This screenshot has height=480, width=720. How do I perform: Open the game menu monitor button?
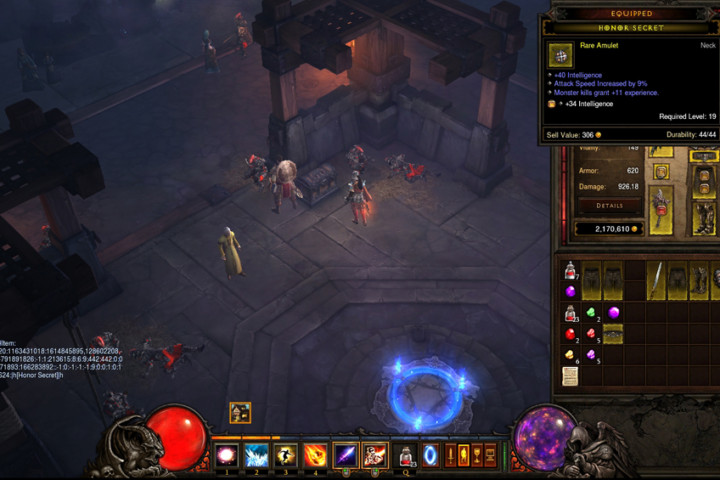pos(489,455)
